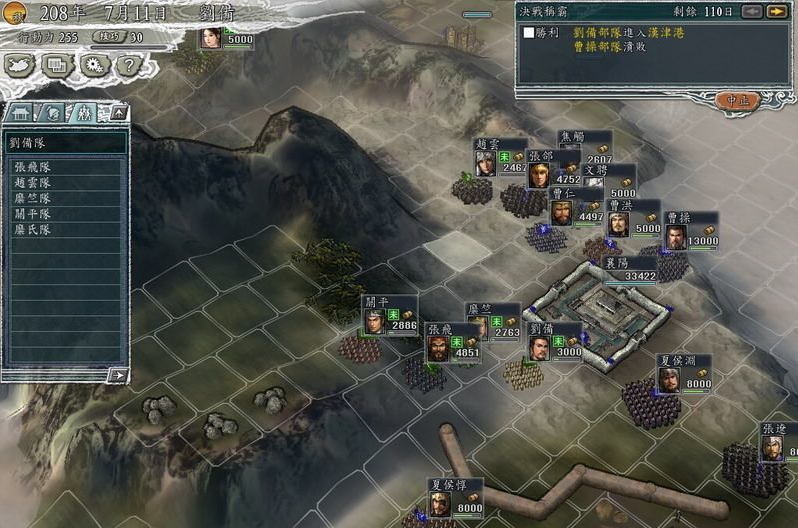Switch to the troops unit tab
Screen dimensions: 798x528
click(x=84, y=112)
